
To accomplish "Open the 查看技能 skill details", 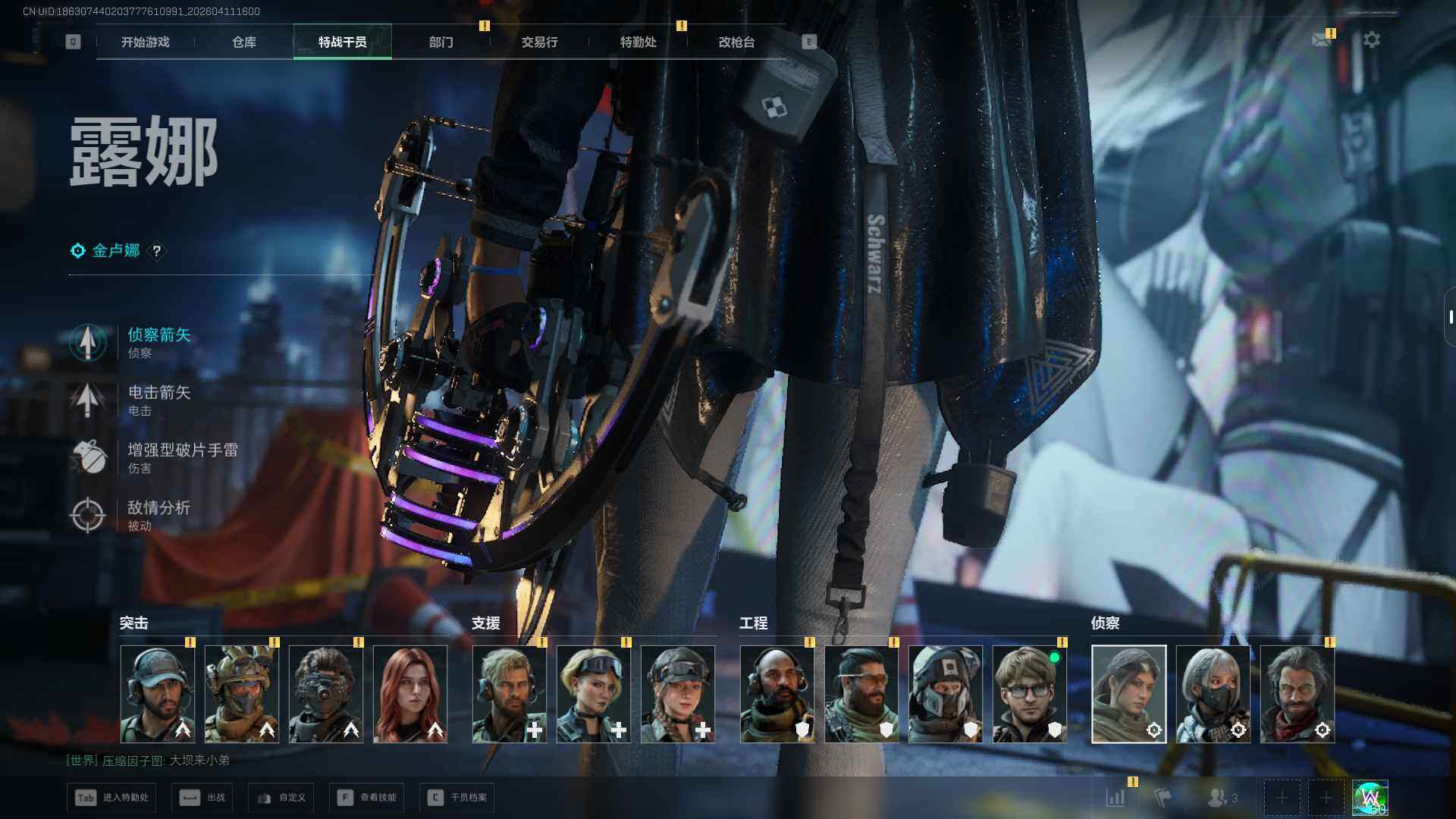I will click(367, 798).
